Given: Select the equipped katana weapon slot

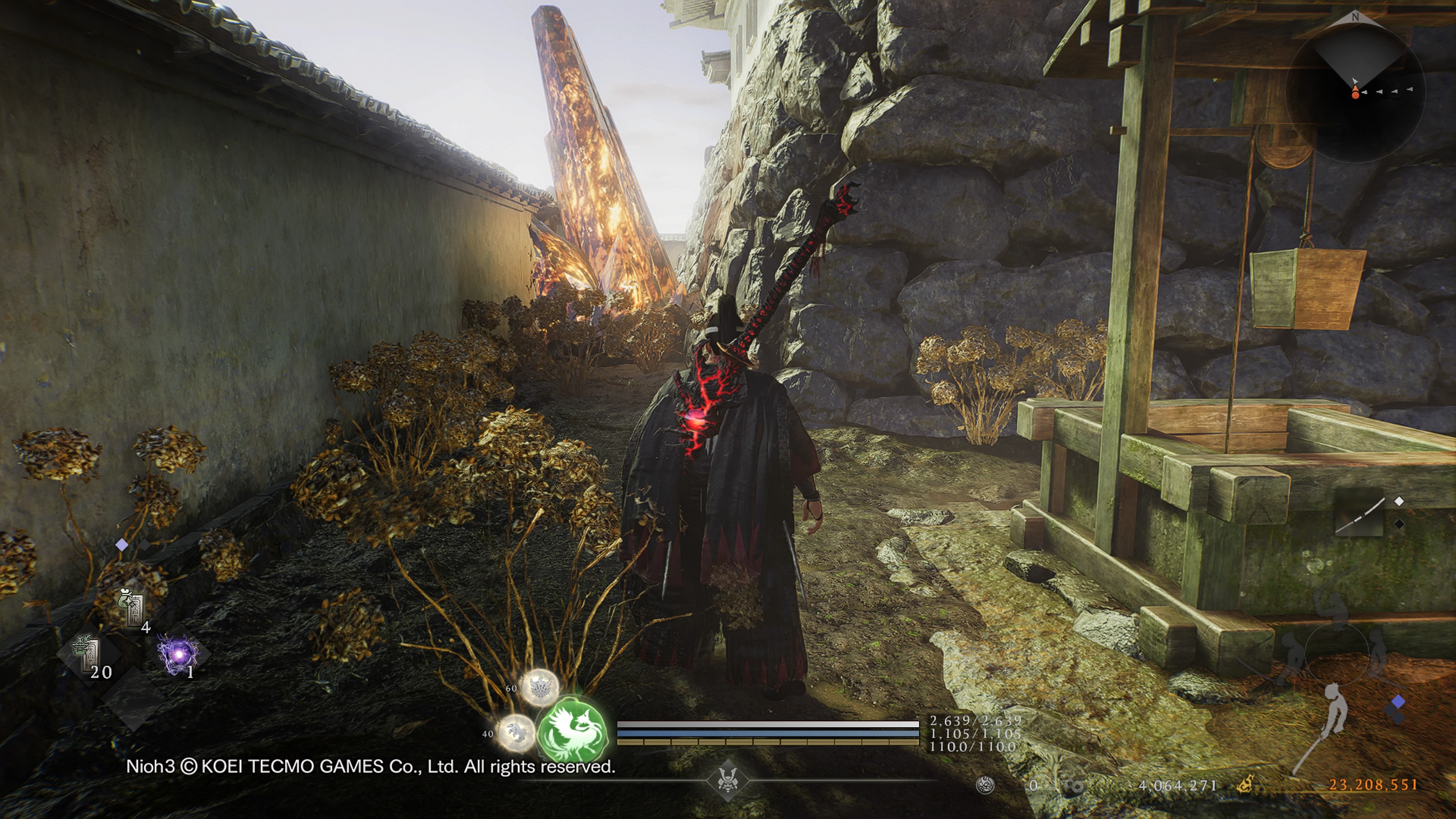Looking at the screenshot, I should coord(1359,515).
